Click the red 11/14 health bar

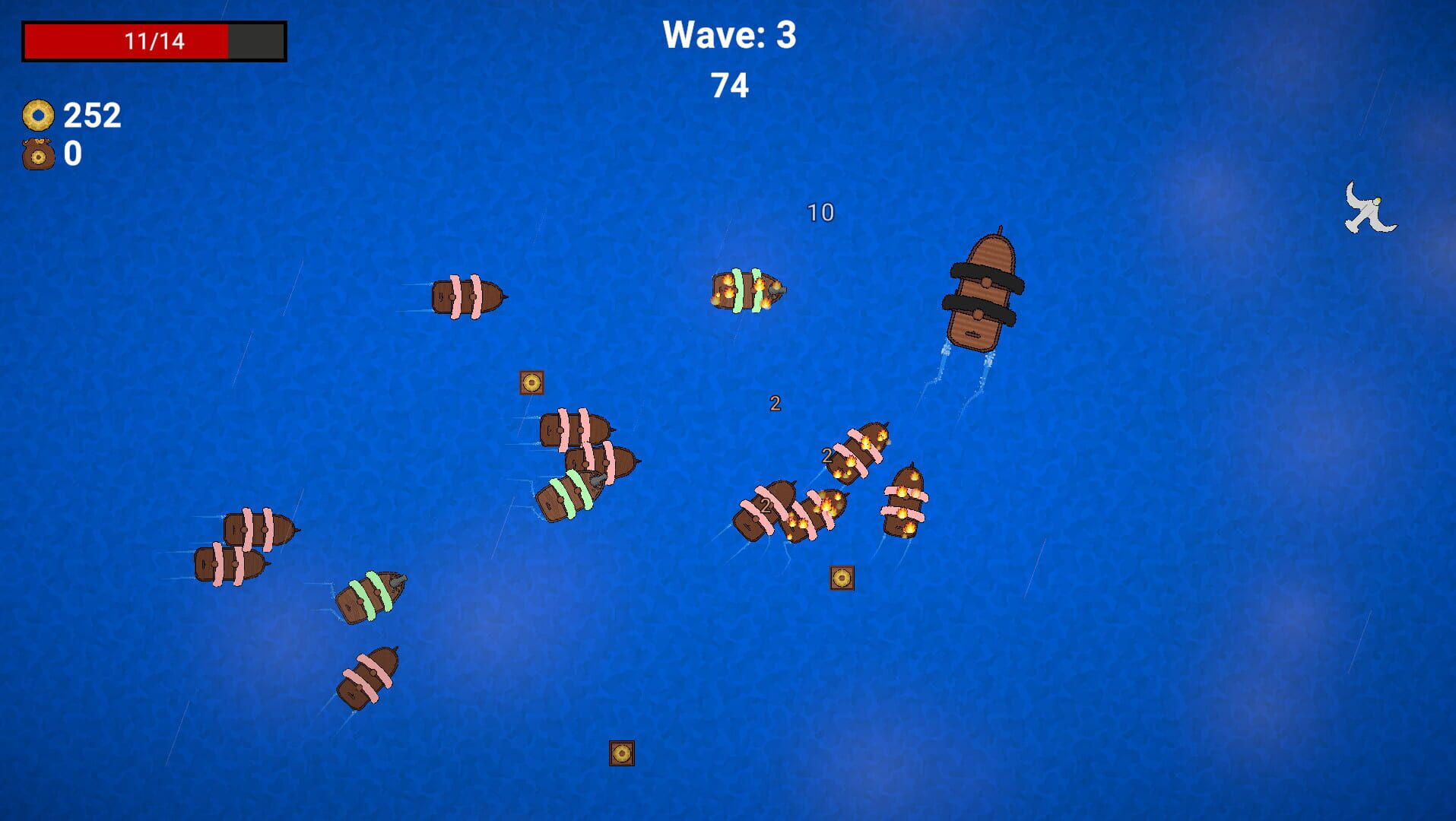click(x=152, y=40)
